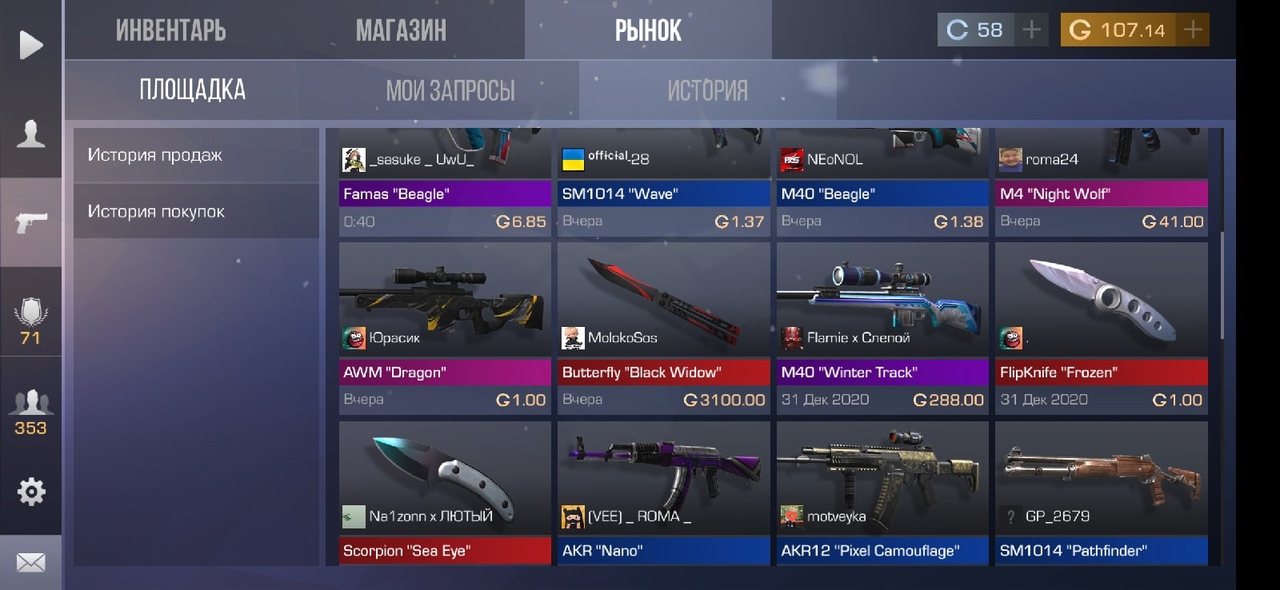
Task: Open the pistol weapons section
Action: [x=31, y=223]
